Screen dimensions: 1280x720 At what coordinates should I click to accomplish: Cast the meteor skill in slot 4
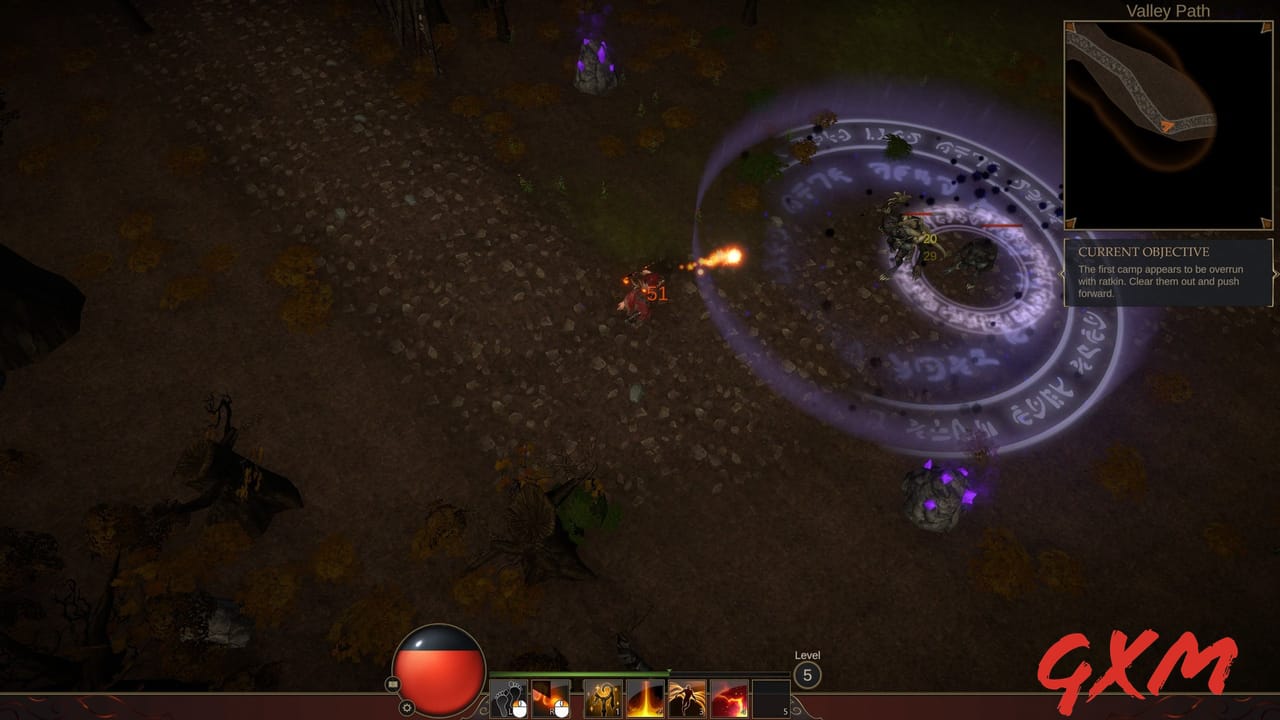729,699
